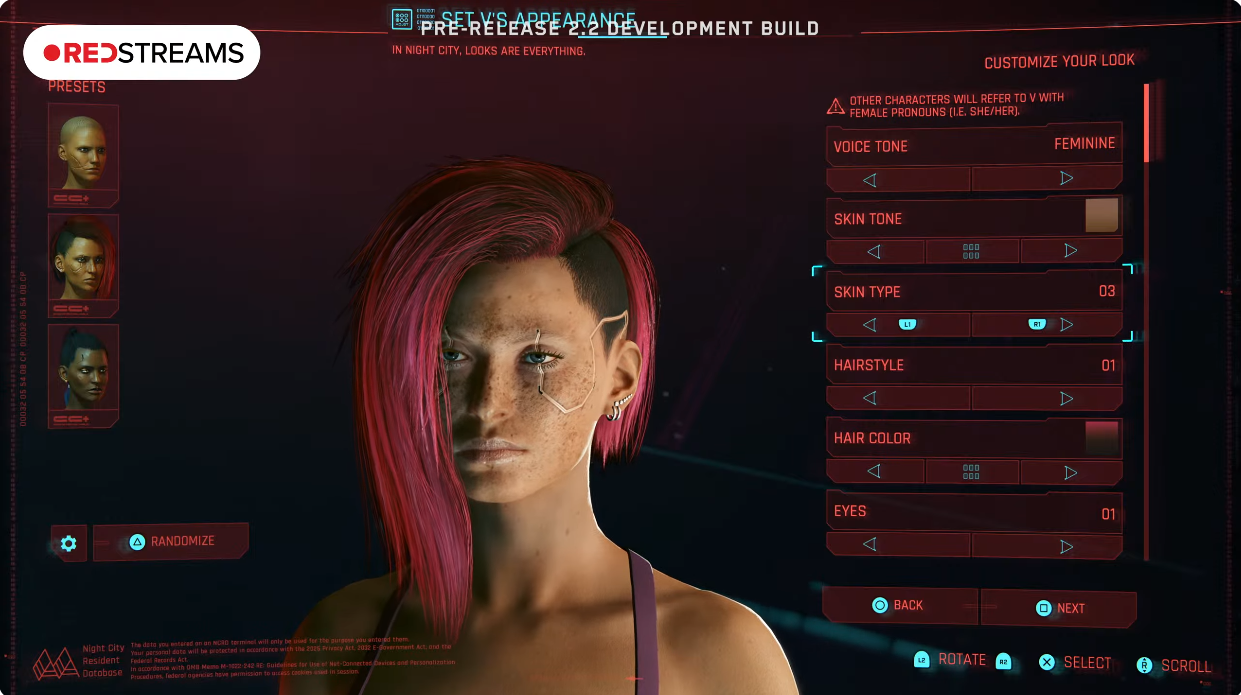Change Hair Color to the next color
1241x695 pixels.
(1070, 471)
